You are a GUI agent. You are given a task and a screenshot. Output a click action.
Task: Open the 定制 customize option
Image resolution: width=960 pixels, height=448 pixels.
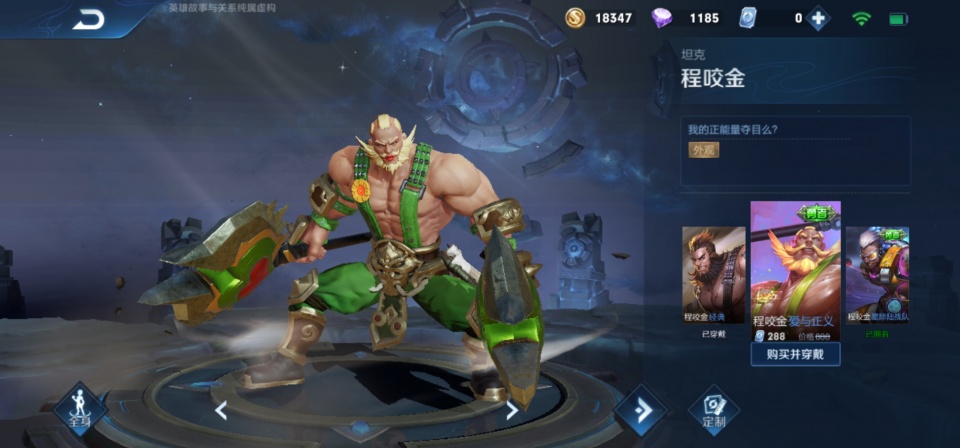(713, 409)
